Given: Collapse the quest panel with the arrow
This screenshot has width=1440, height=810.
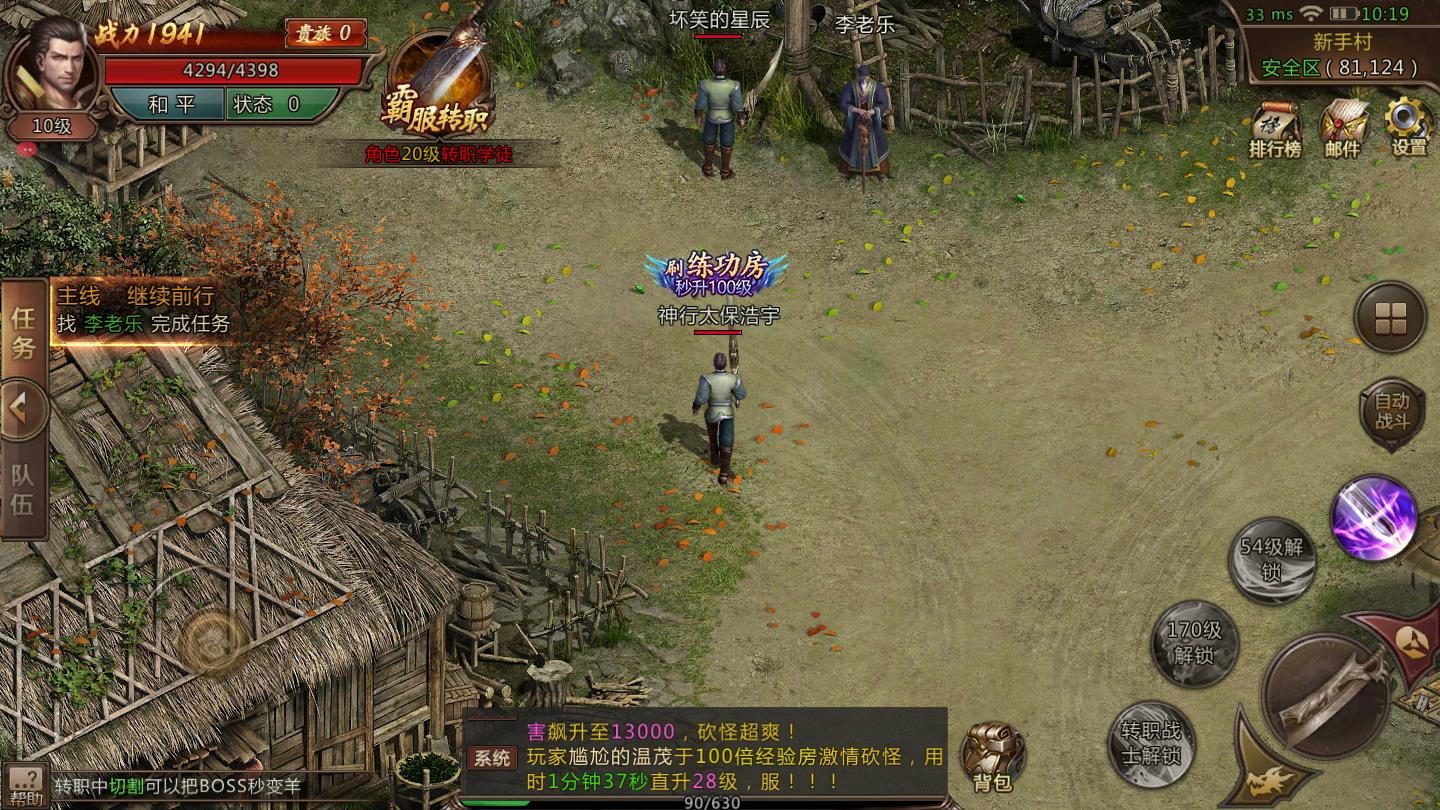Looking at the screenshot, I should (23, 409).
